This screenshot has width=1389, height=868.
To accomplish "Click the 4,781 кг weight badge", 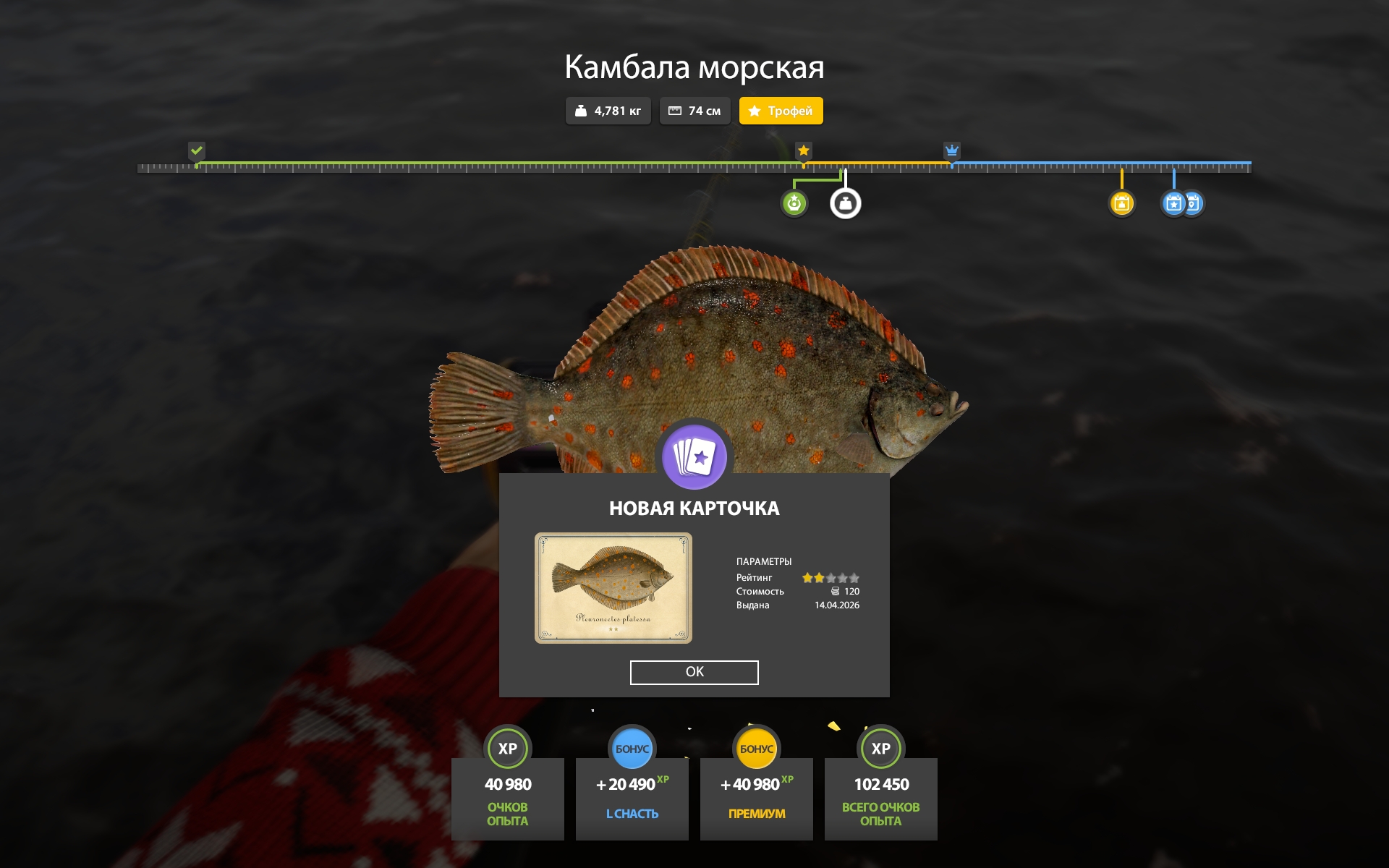I will point(608,111).
